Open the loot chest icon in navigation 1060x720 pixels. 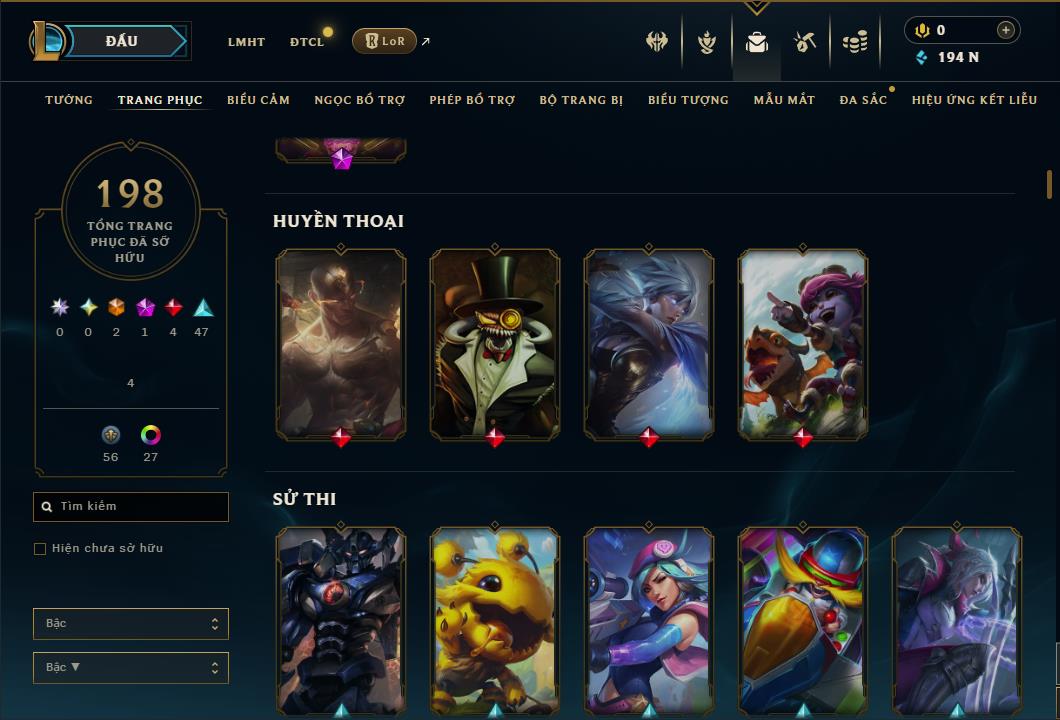pyautogui.click(x=804, y=42)
